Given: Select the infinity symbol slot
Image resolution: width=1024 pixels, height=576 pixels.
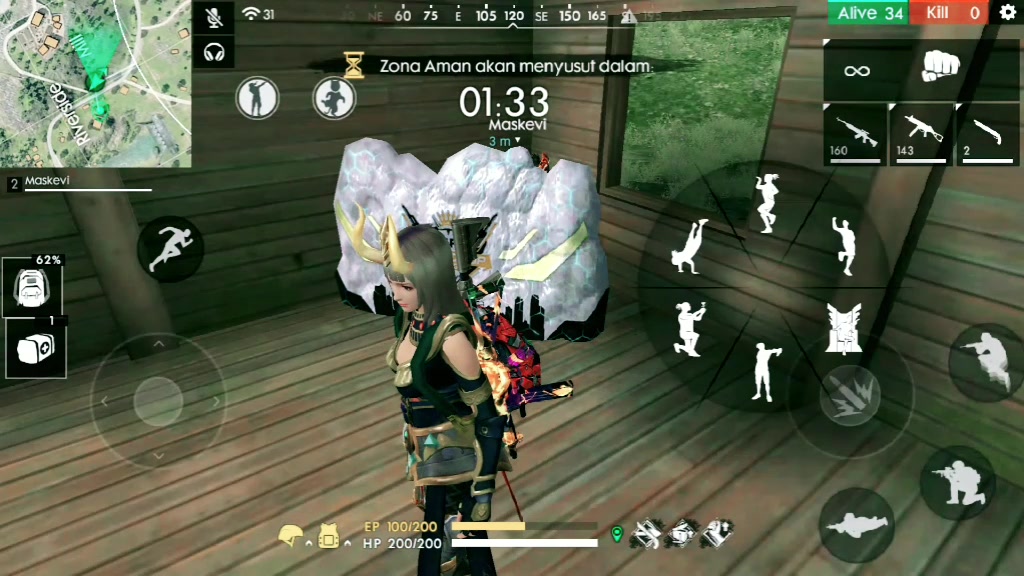Looking at the screenshot, I should click(x=856, y=70).
